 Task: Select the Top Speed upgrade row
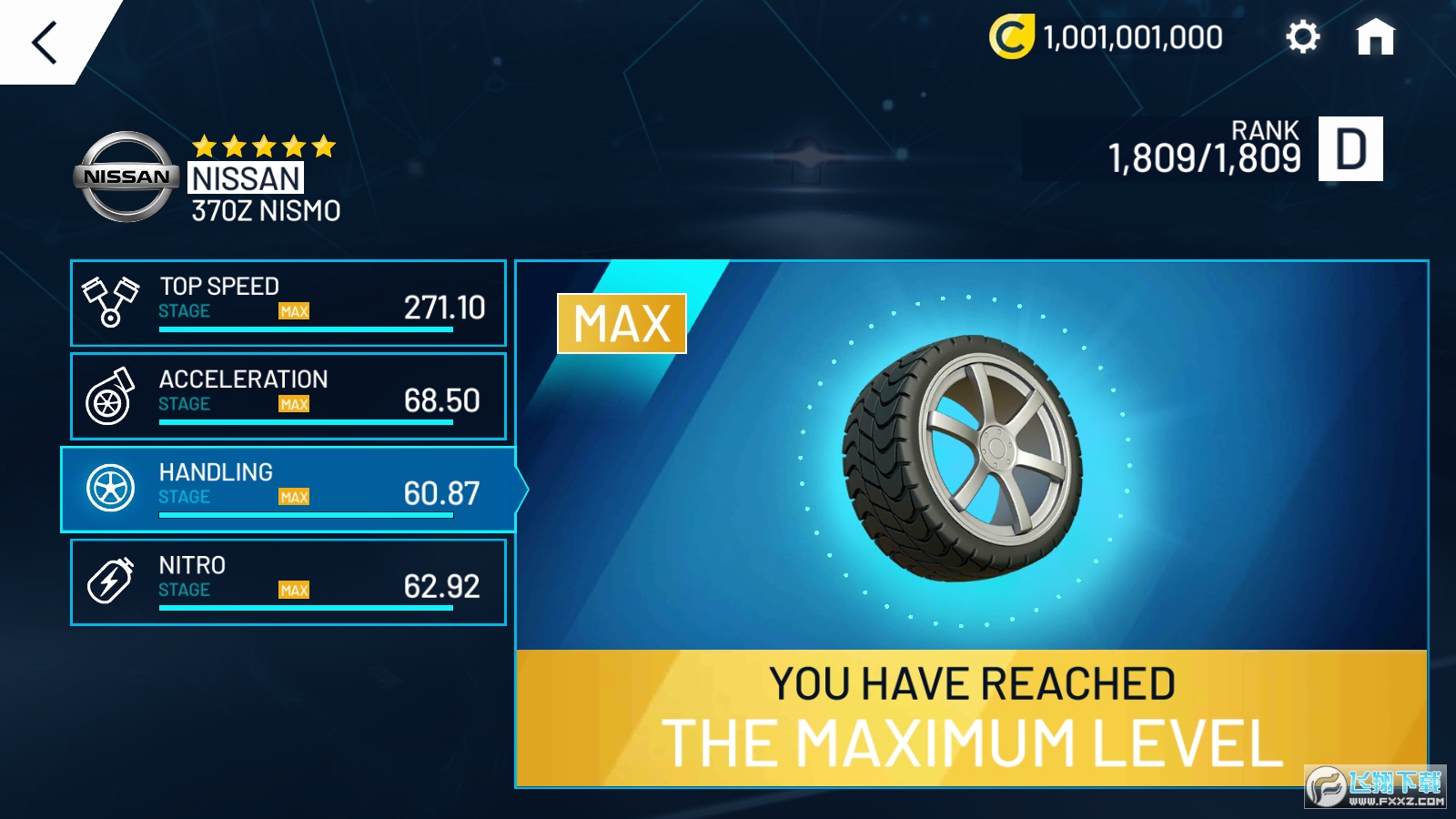pos(288,303)
